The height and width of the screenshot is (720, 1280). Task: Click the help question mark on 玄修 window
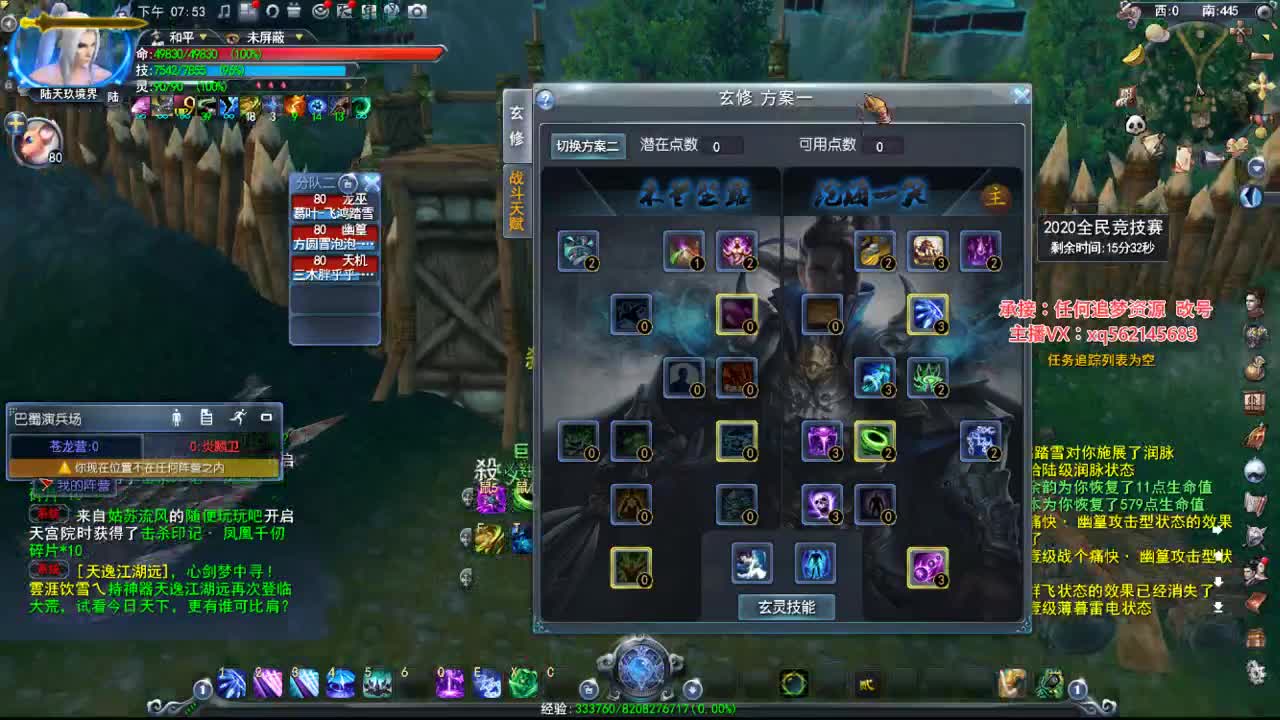(x=543, y=99)
